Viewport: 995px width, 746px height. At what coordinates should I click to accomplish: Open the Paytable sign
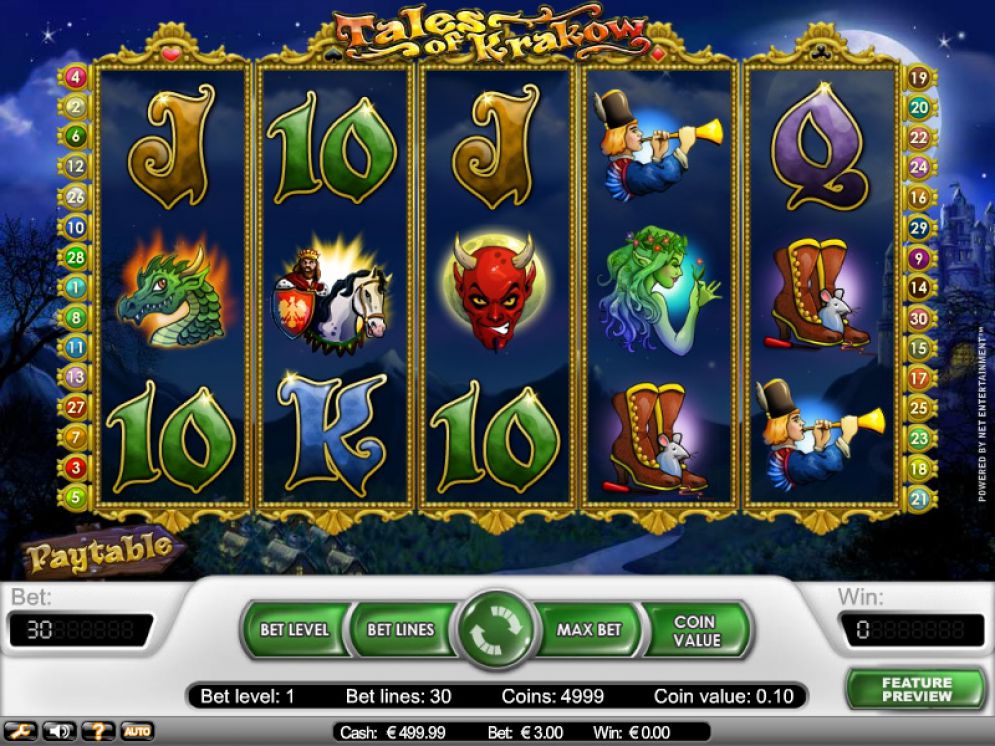coord(98,549)
